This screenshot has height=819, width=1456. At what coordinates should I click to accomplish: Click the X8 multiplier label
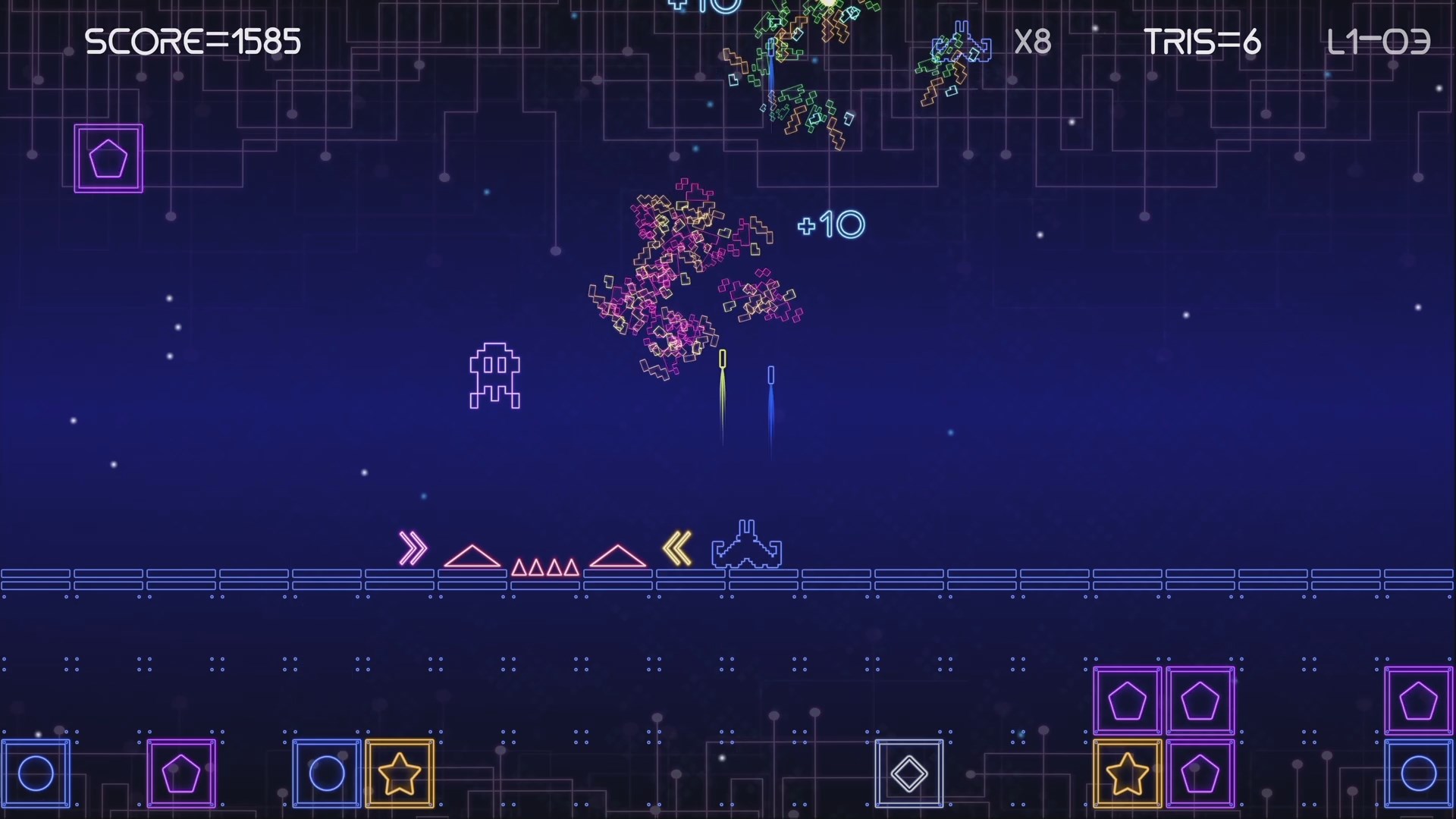(x=1033, y=42)
